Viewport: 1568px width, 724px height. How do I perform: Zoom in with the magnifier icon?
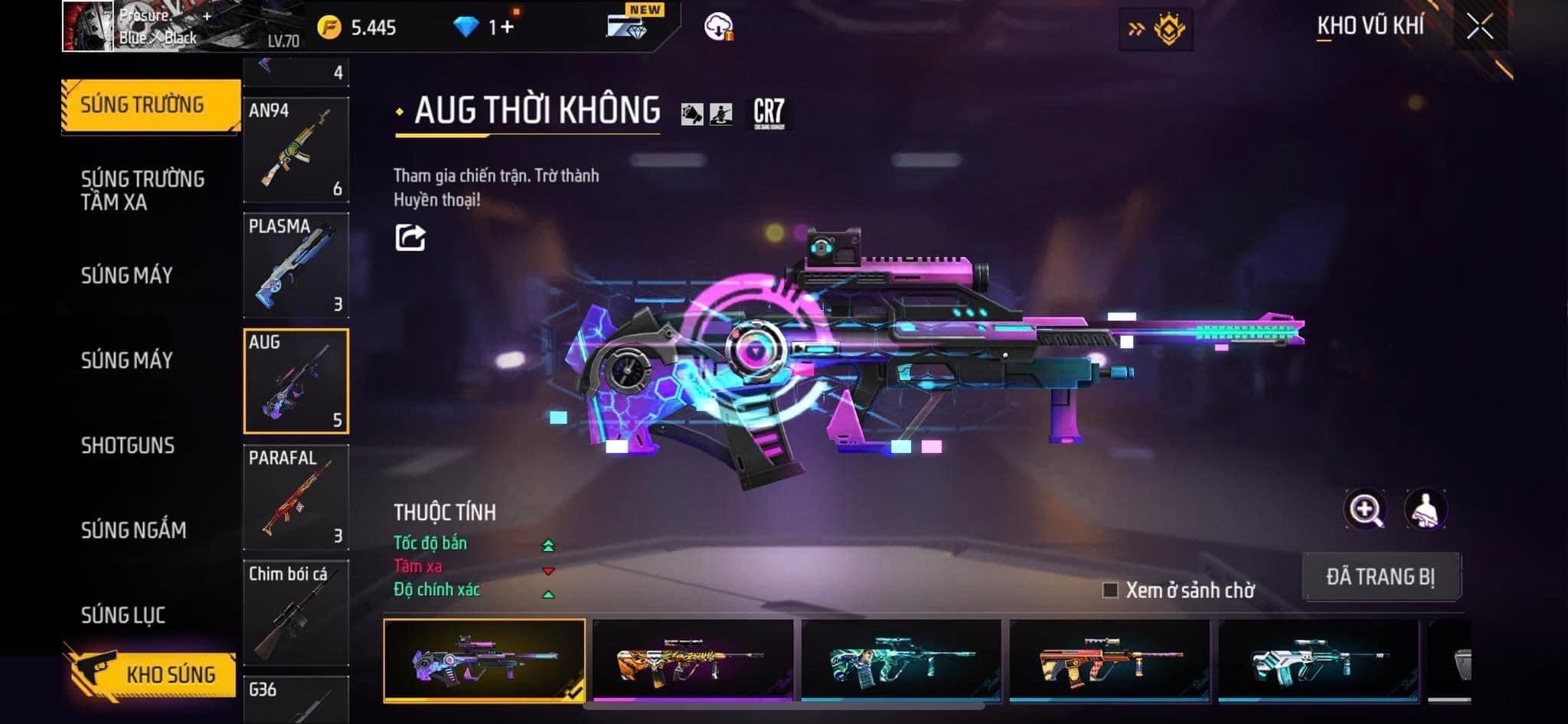[x=1365, y=510]
